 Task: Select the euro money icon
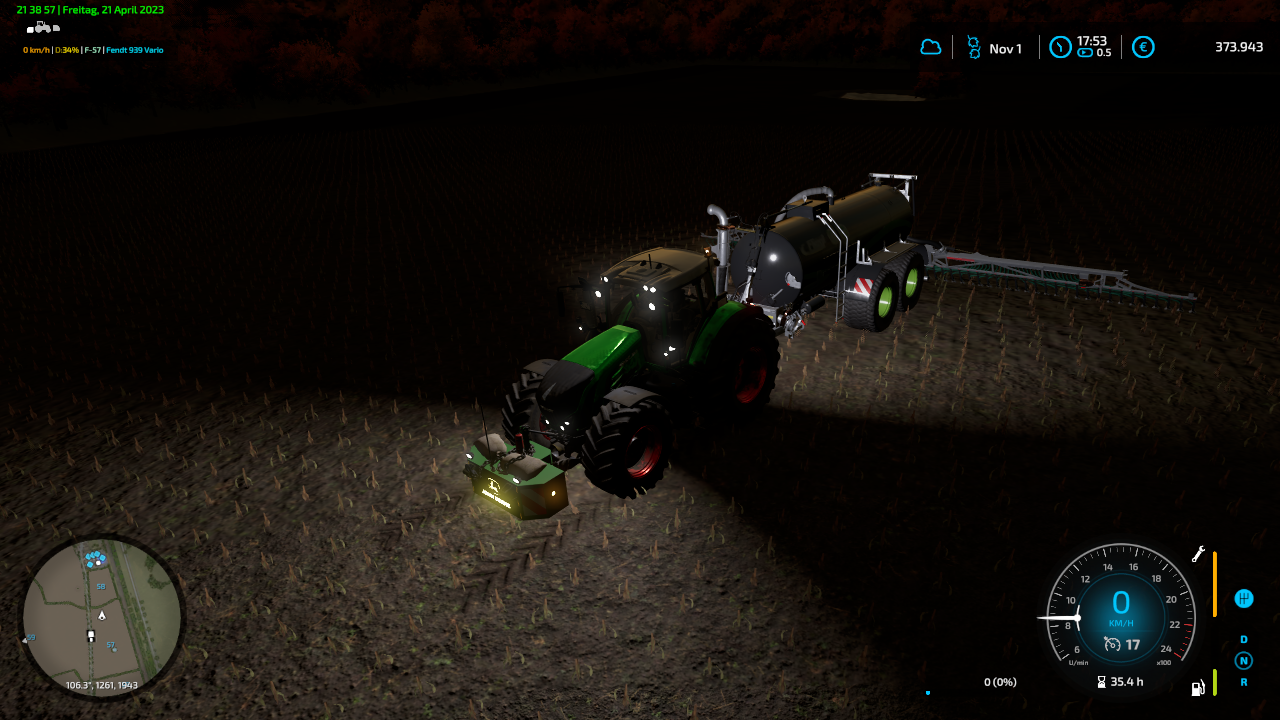[x=1143, y=47]
